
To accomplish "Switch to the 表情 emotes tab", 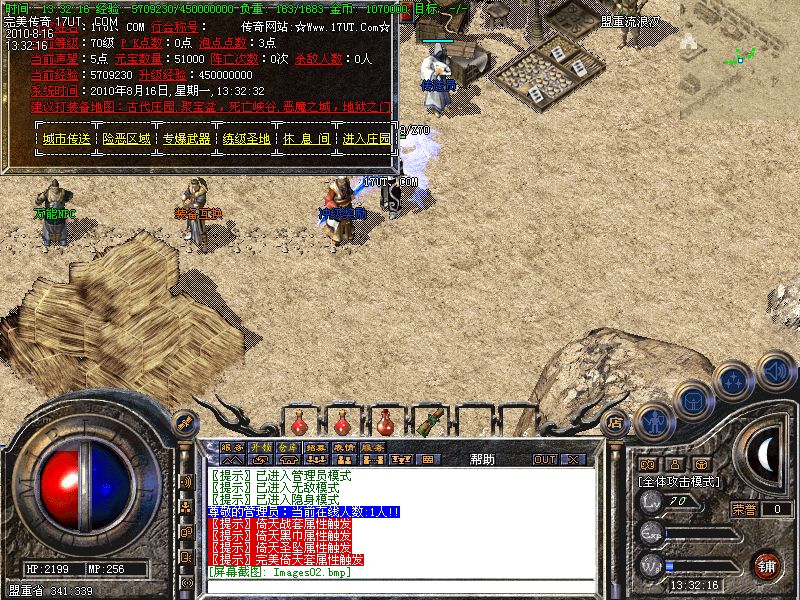I will [344, 447].
